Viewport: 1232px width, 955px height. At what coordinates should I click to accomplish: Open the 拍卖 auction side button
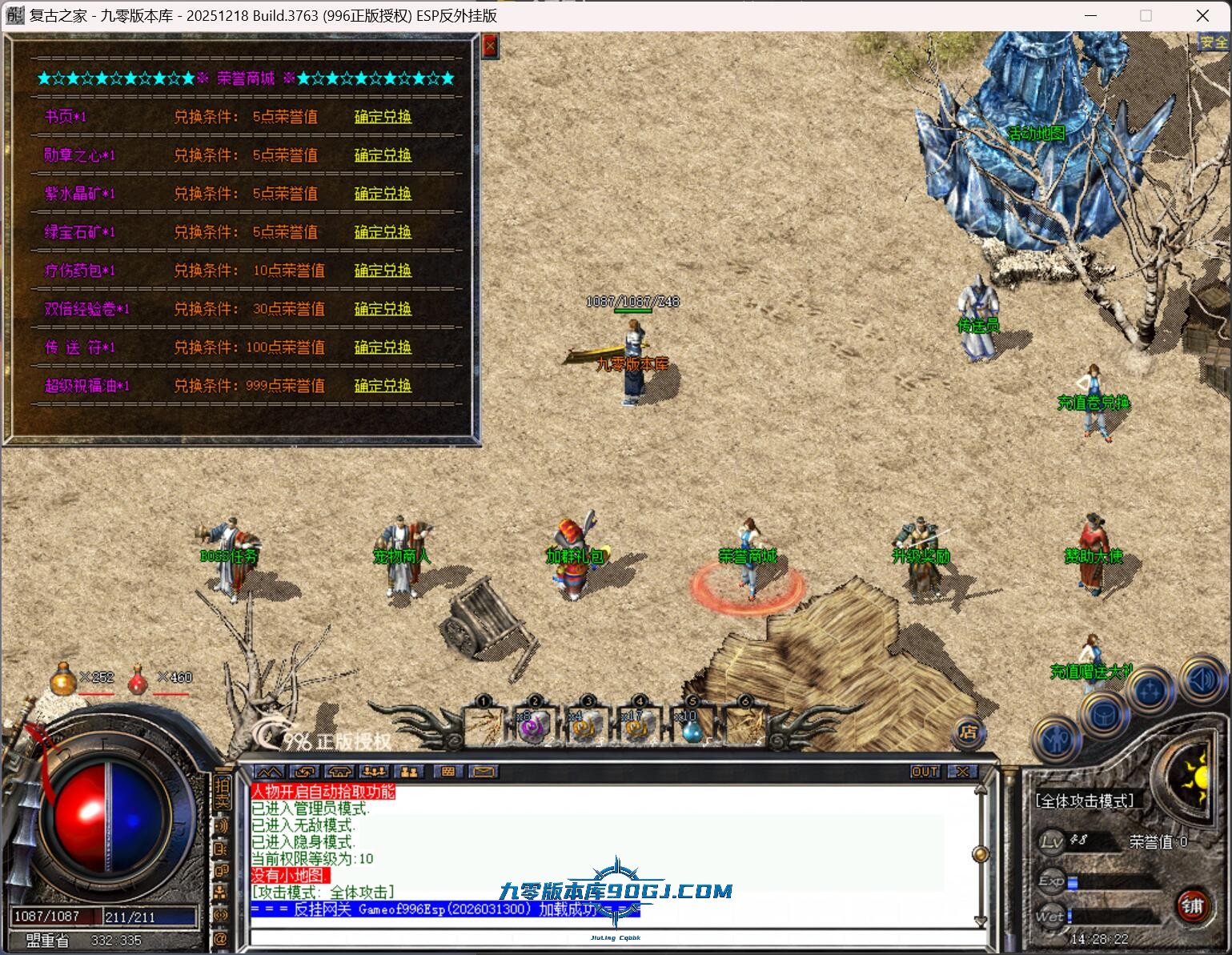point(222,792)
